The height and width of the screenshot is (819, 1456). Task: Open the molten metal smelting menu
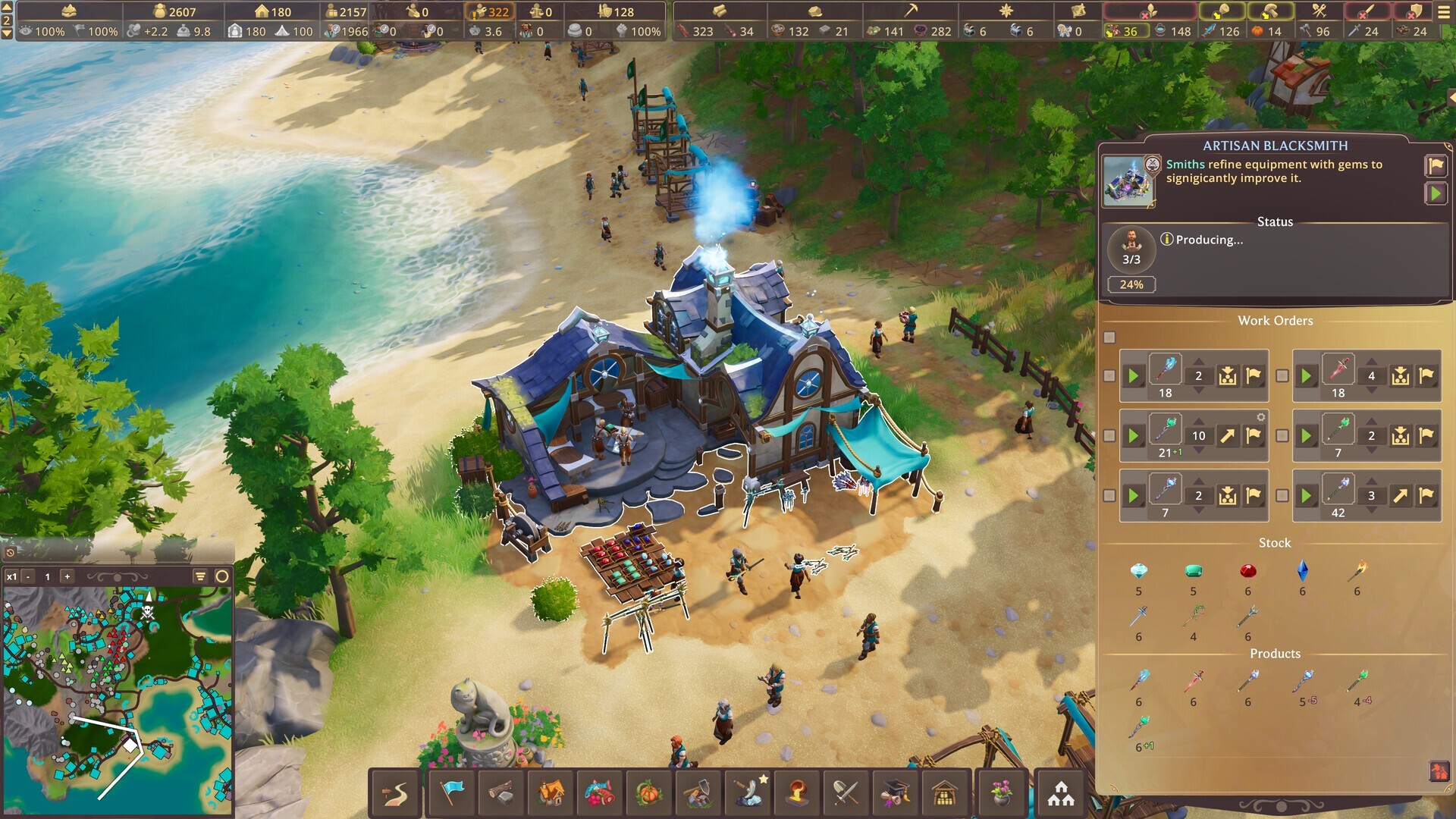(795, 792)
